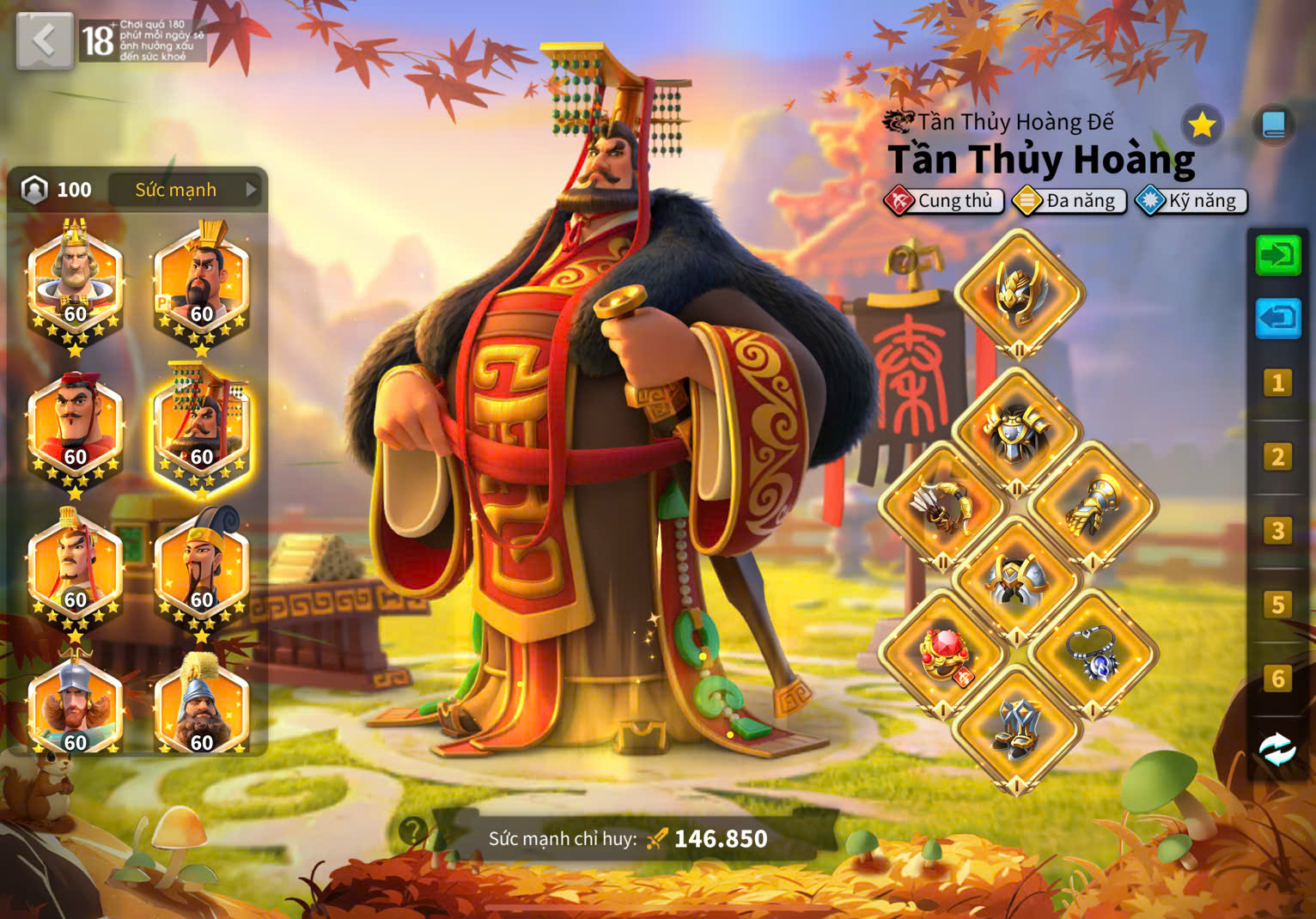Select the blue gem amulet accessory slot

pyautogui.click(x=1093, y=654)
